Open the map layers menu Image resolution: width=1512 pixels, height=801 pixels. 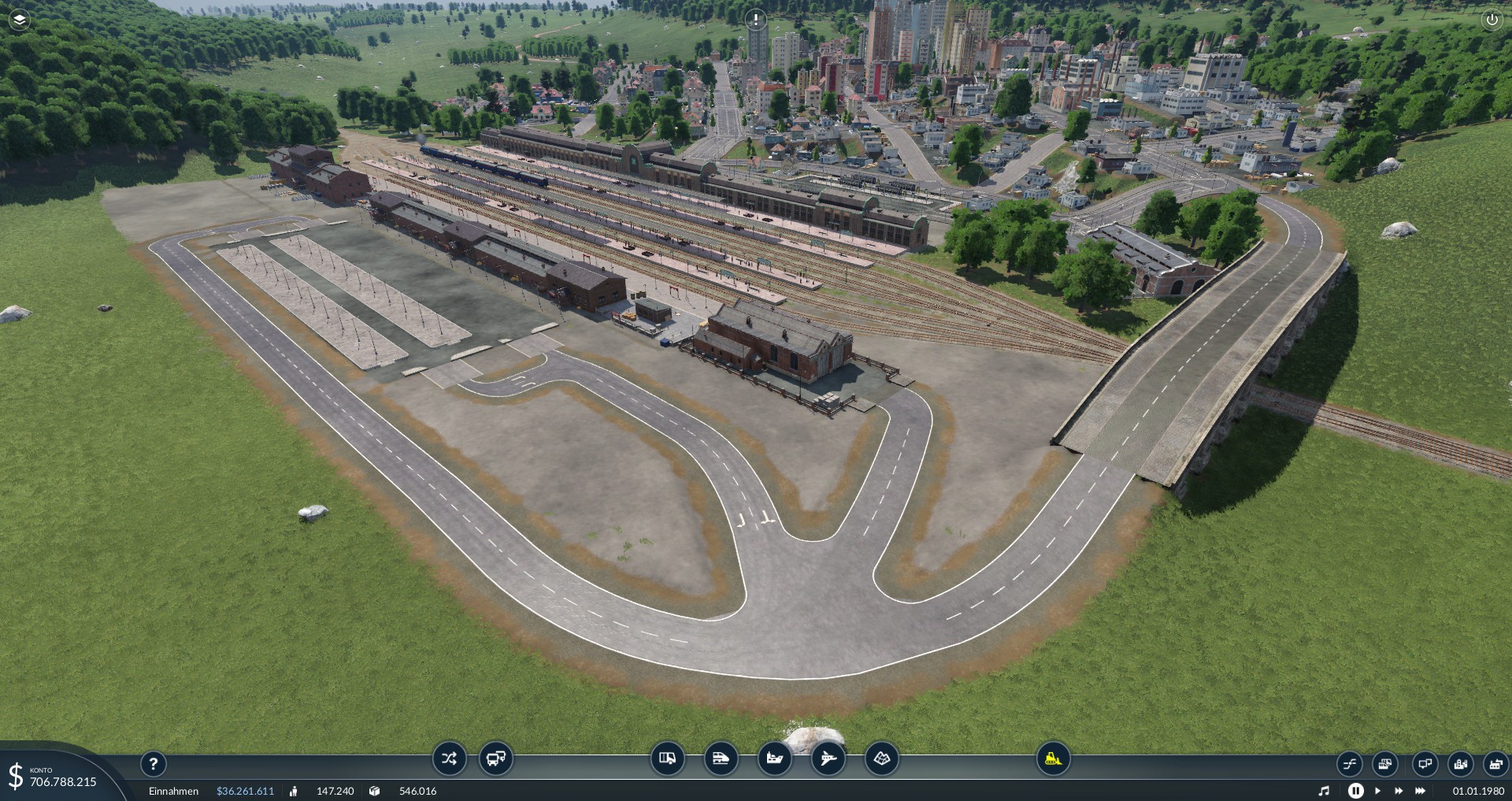click(19, 20)
